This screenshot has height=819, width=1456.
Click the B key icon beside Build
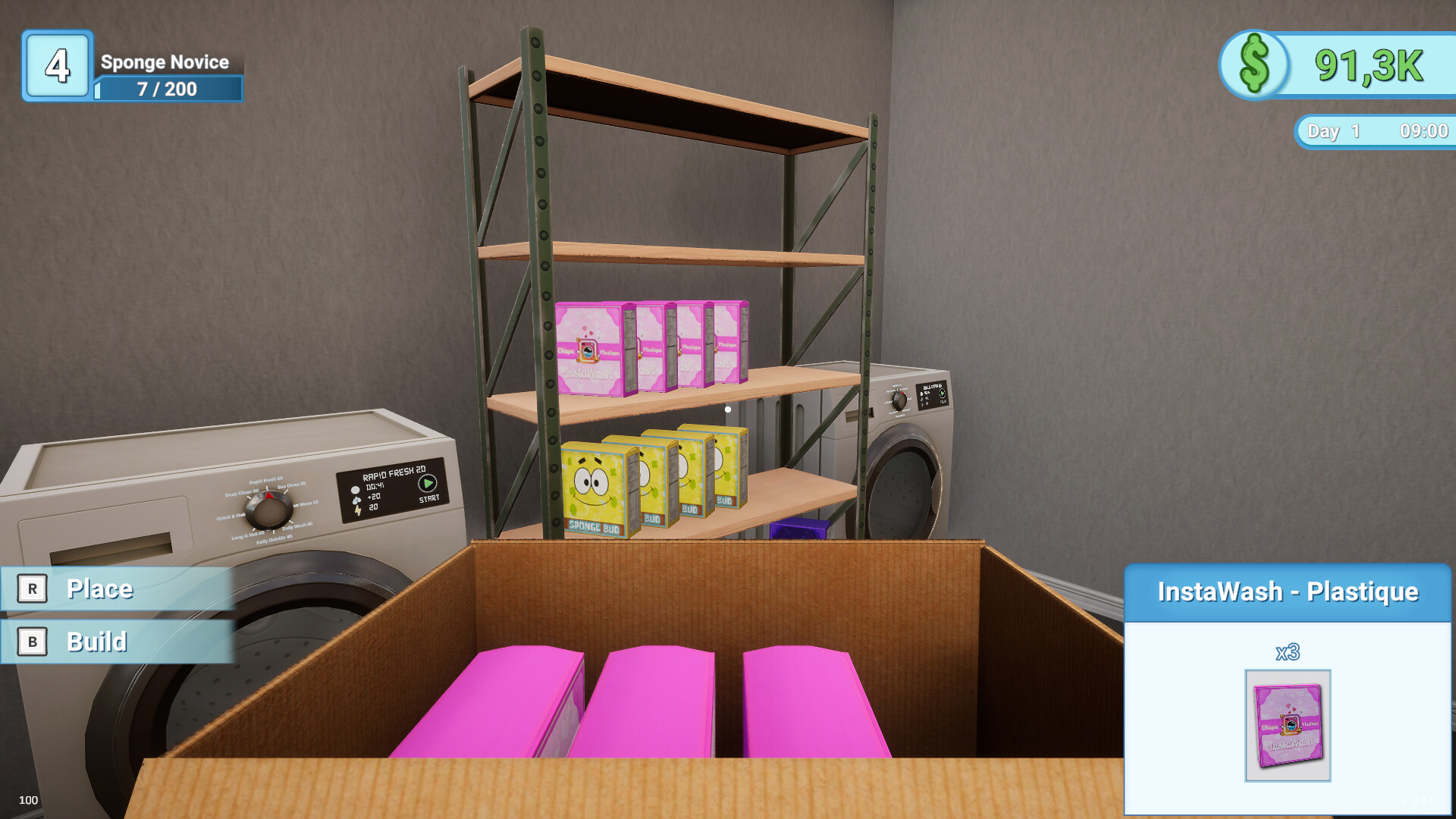click(x=32, y=642)
